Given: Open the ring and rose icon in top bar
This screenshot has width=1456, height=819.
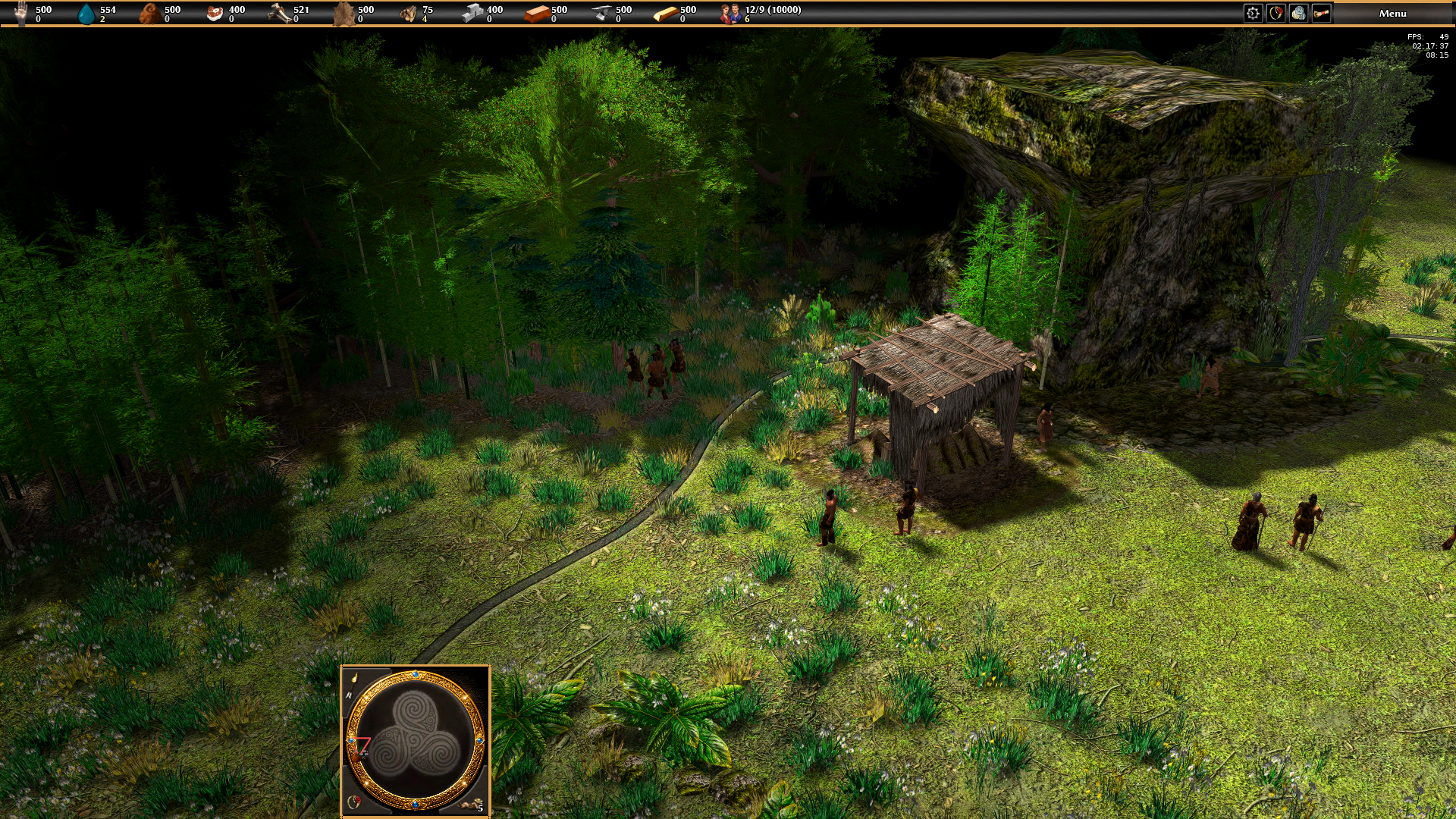Looking at the screenshot, I should click(1276, 13).
